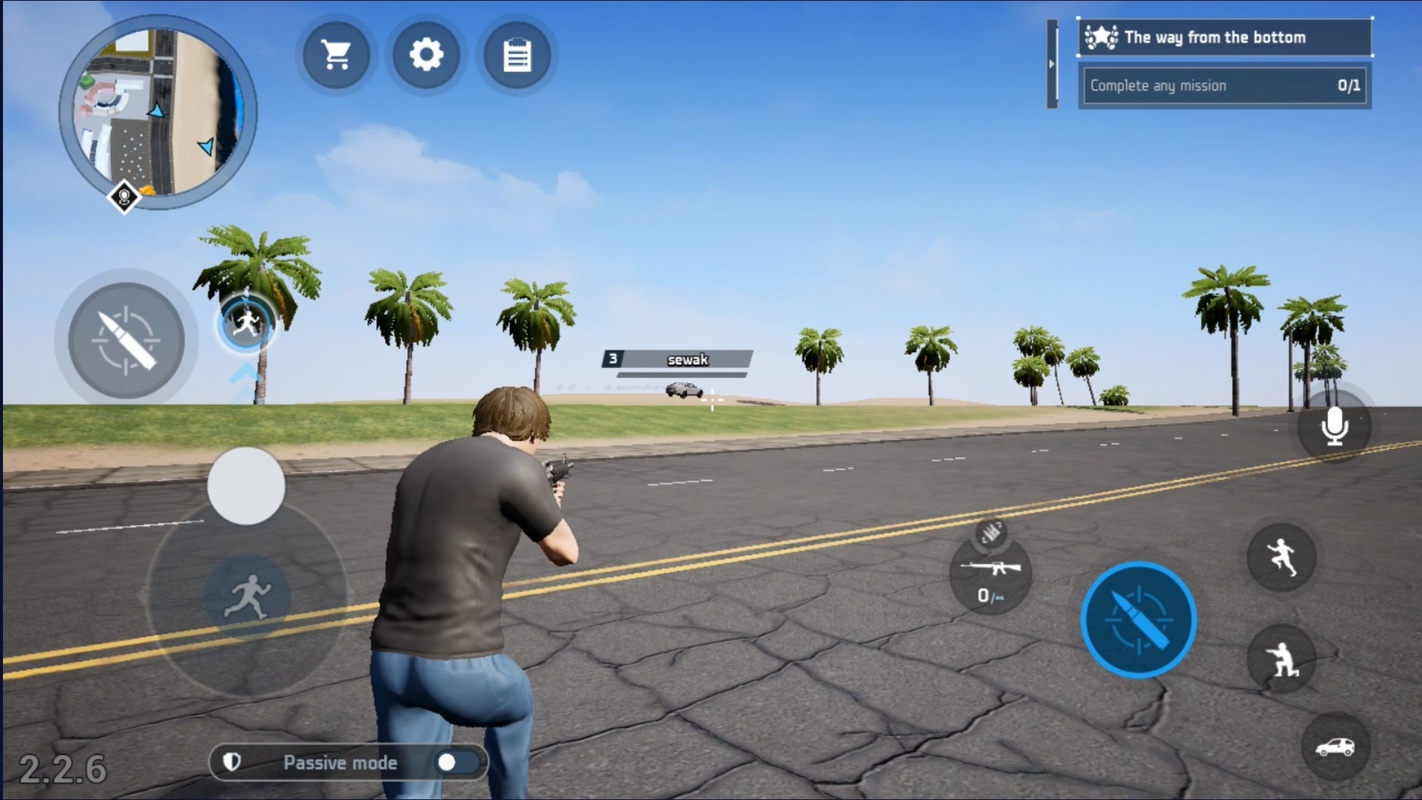
Task: Tap the crouching shooter stance button
Action: click(x=1281, y=659)
